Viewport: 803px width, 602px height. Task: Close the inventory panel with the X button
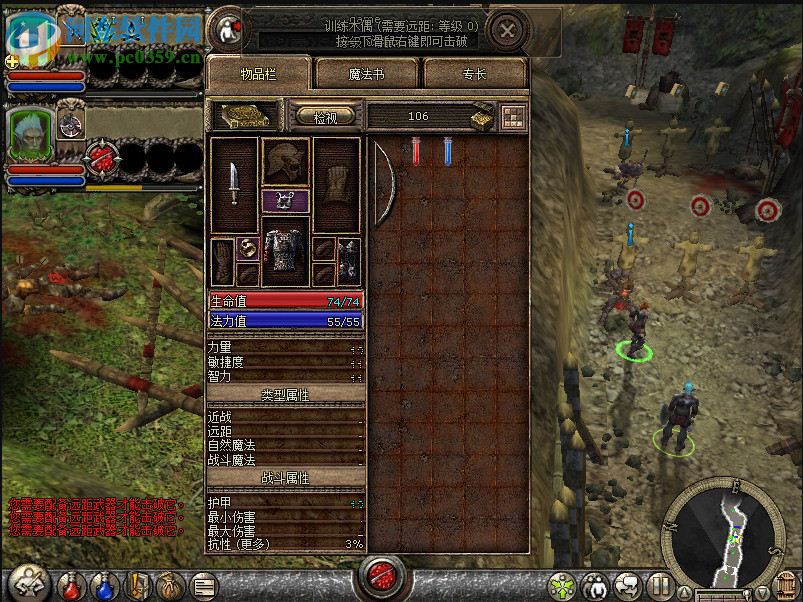(508, 30)
